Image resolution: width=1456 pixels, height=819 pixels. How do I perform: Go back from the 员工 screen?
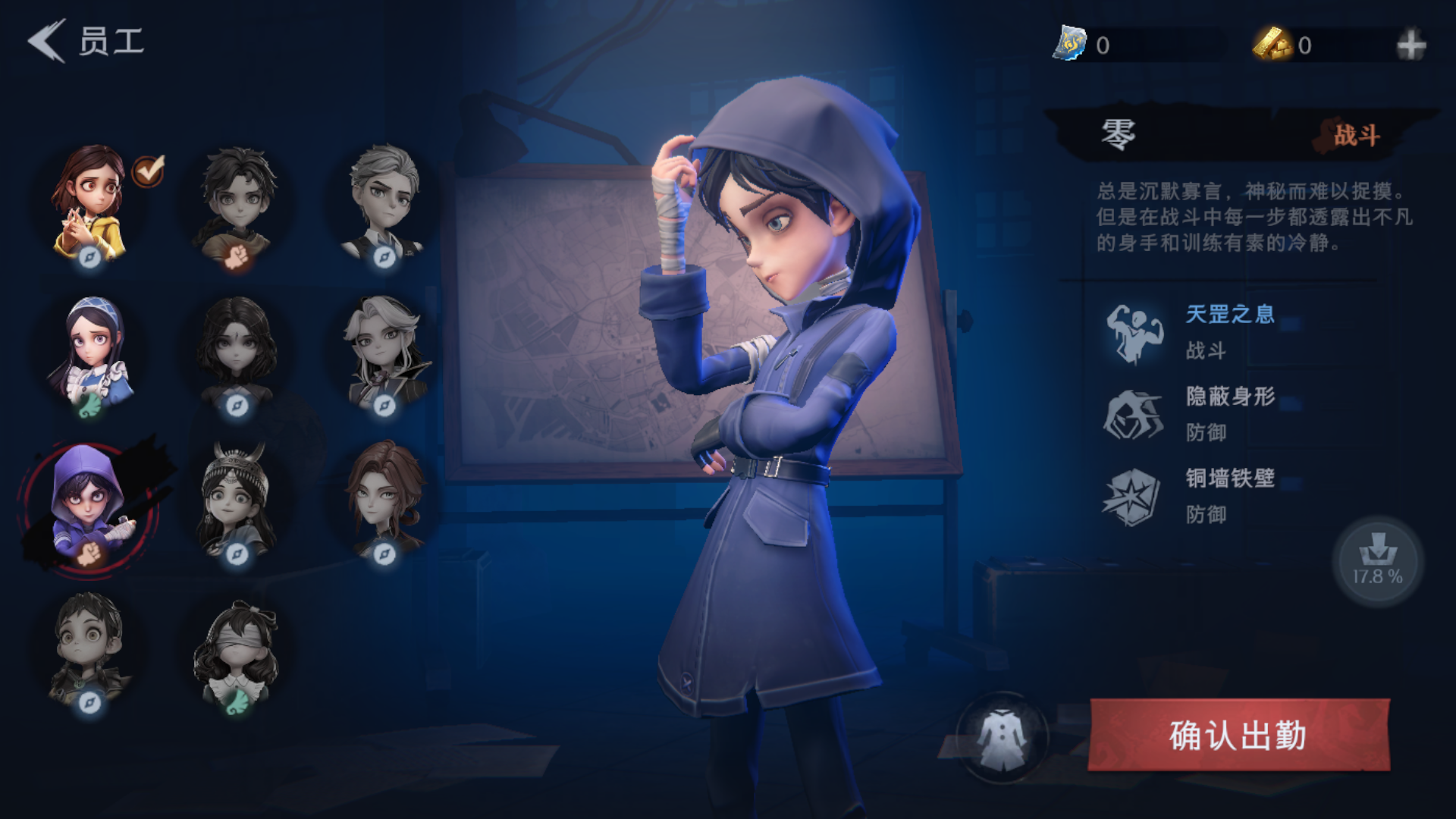[x=47, y=41]
